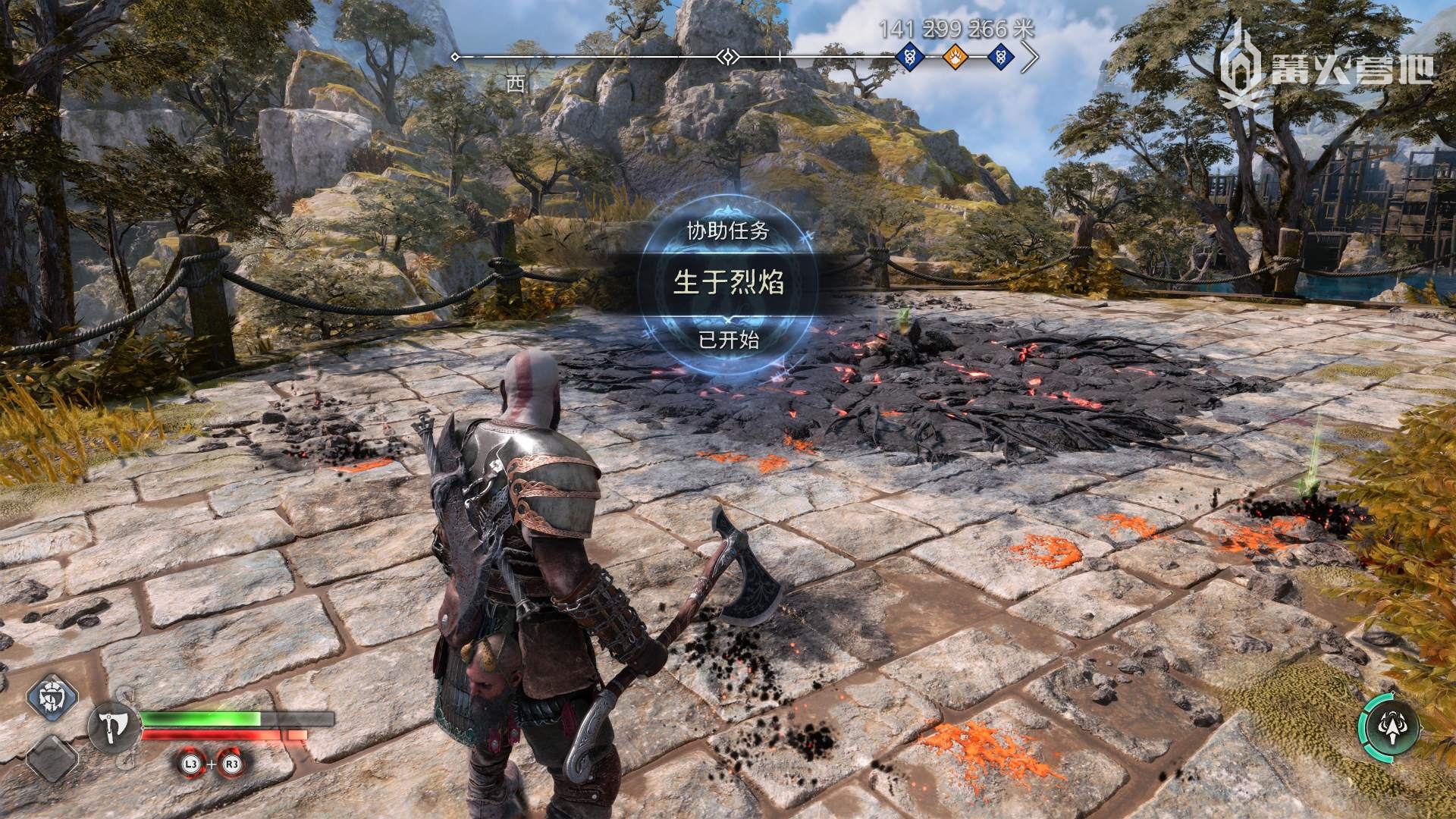Select the Leviathan Axe weapon icon

[115, 730]
